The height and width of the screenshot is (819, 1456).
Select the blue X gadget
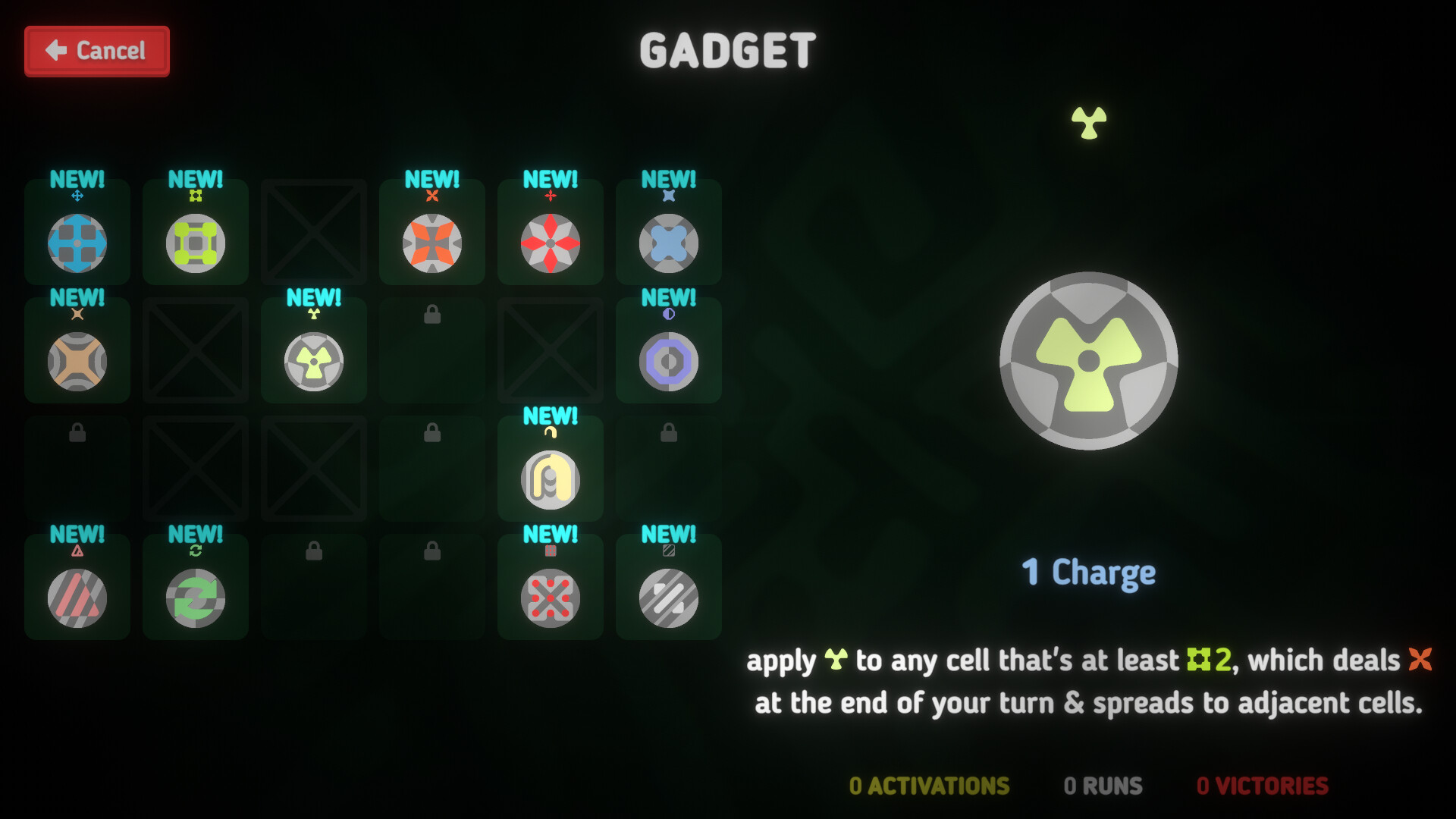click(668, 243)
